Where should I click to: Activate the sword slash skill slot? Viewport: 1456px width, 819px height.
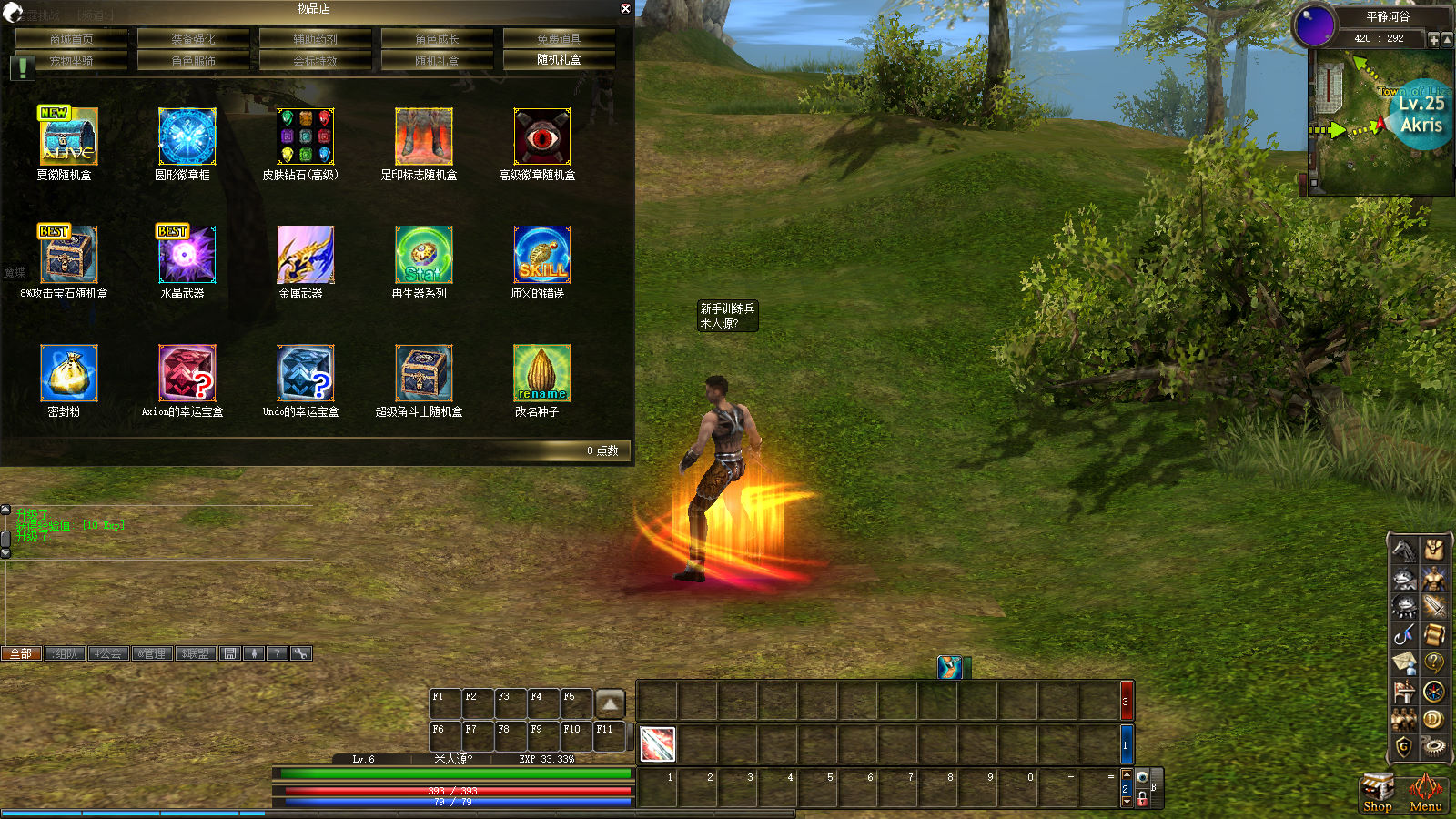point(657,744)
